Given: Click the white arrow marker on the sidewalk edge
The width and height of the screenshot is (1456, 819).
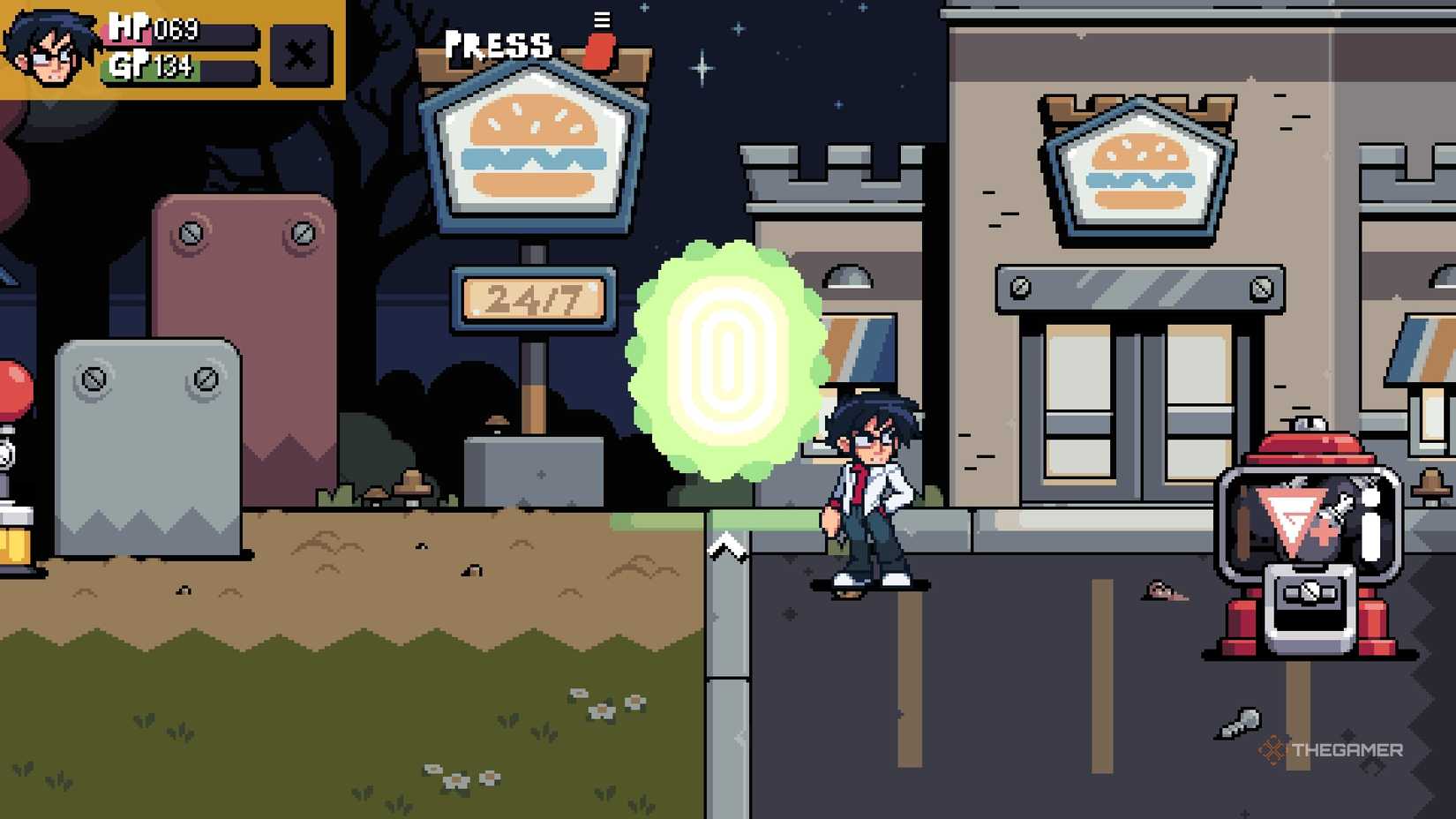Looking at the screenshot, I should click(729, 547).
